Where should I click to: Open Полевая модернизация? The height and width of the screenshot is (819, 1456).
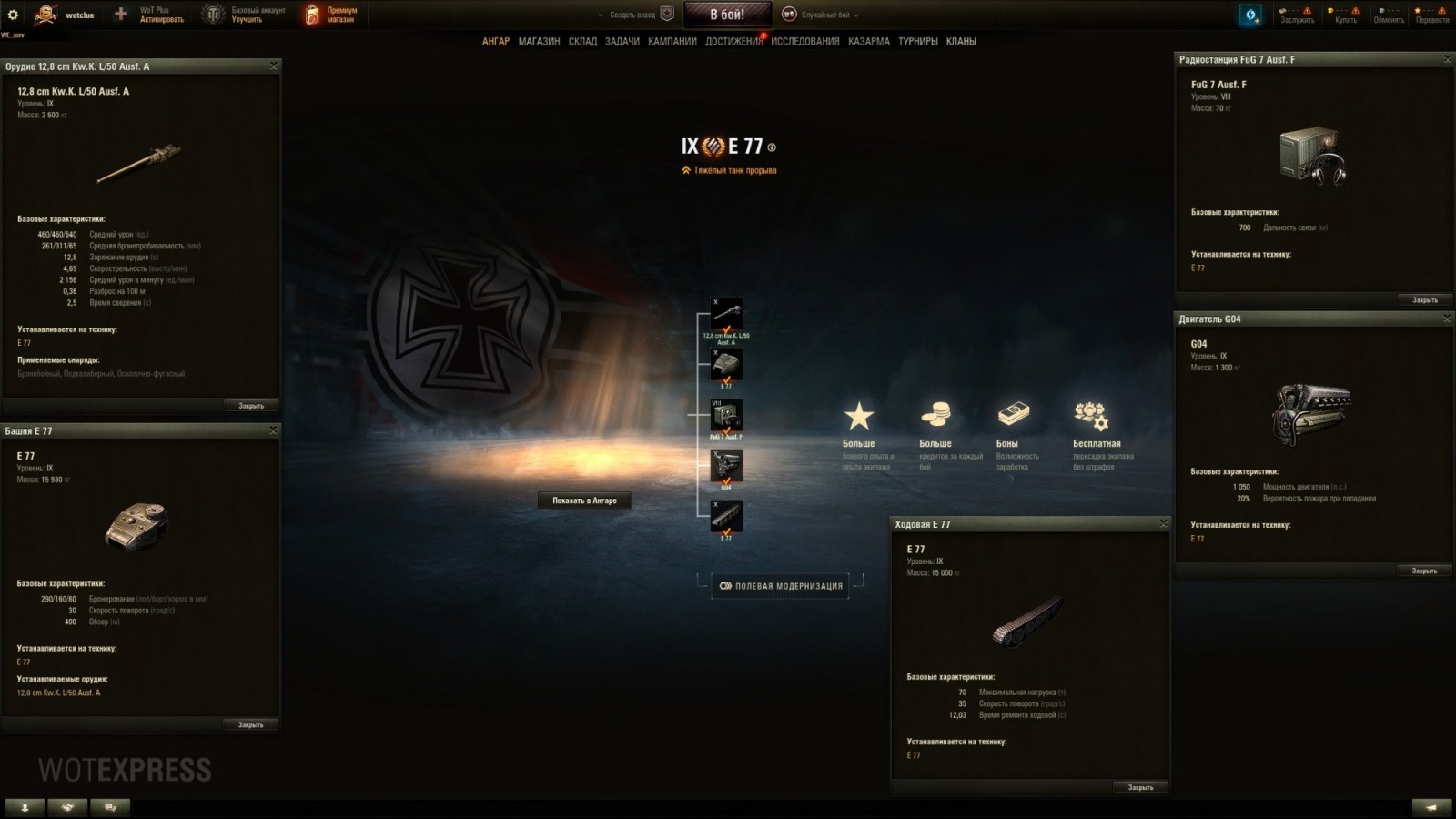point(781,586)
